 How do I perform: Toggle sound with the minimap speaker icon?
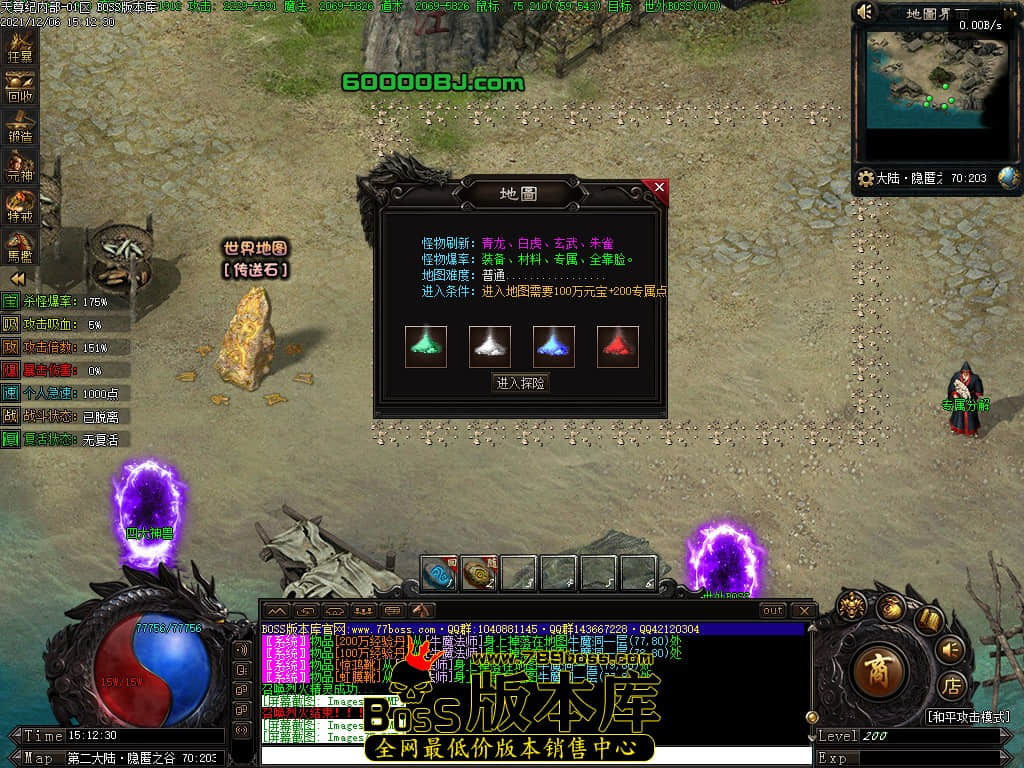[x=866, y=12]
